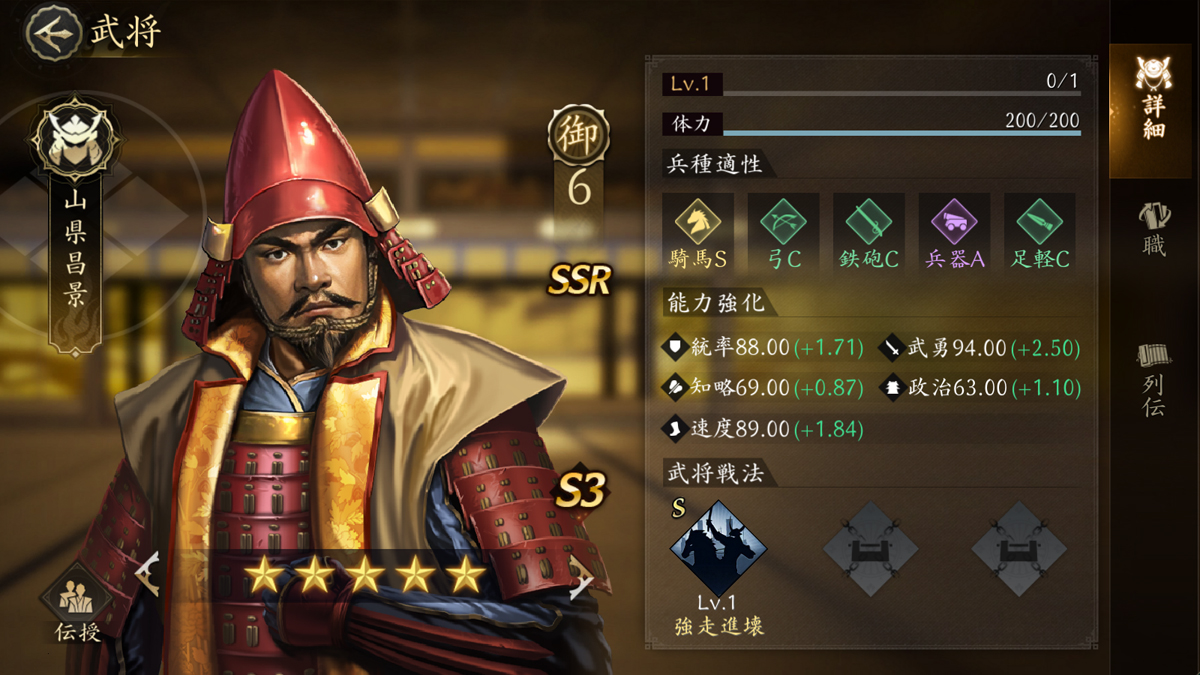The image size is (1200, 675).
Task: Inspect the 弓C bow aptitude icon
Action: (x=784, y=222)
